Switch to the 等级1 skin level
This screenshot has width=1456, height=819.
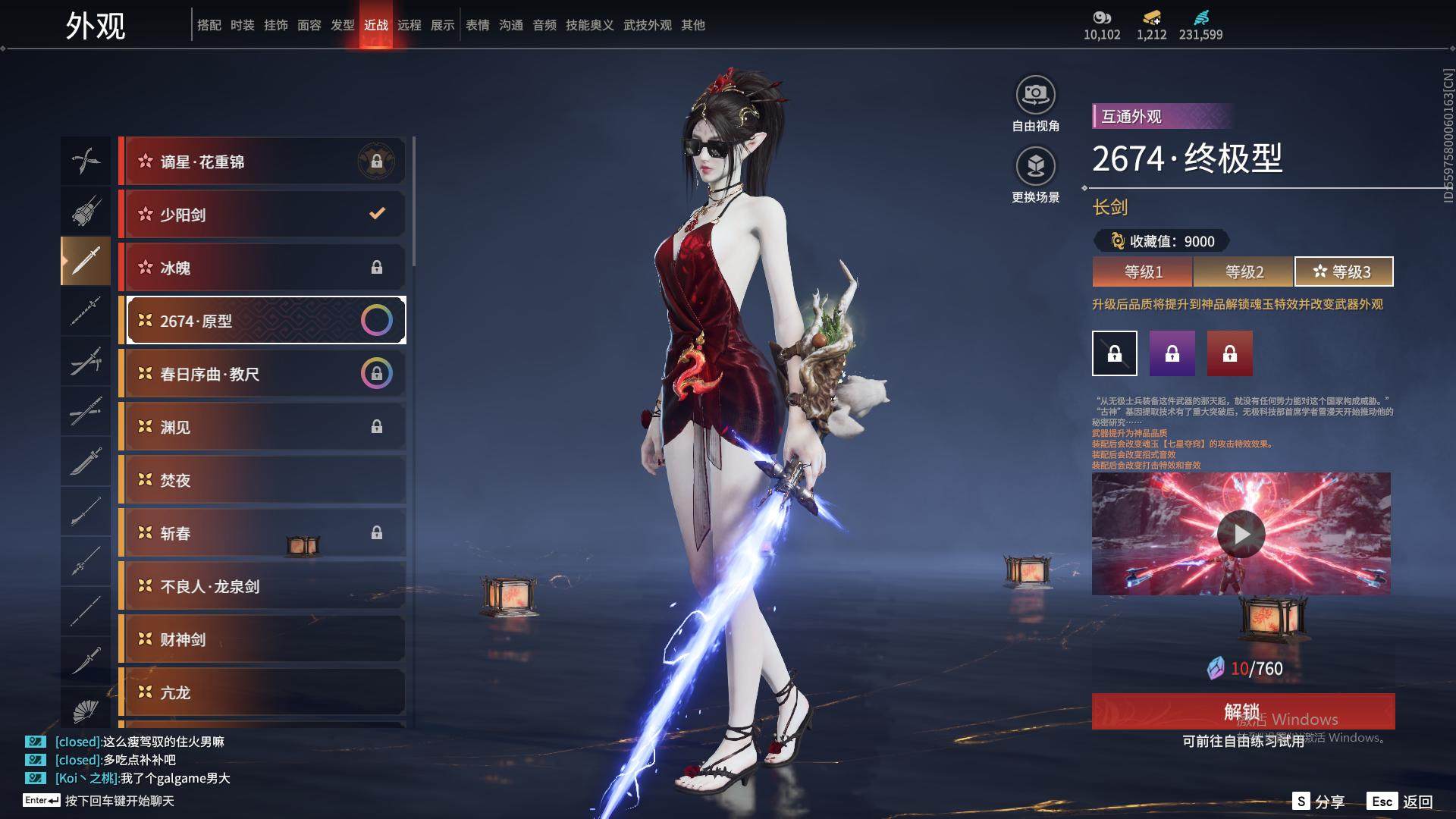(1143, 271)
